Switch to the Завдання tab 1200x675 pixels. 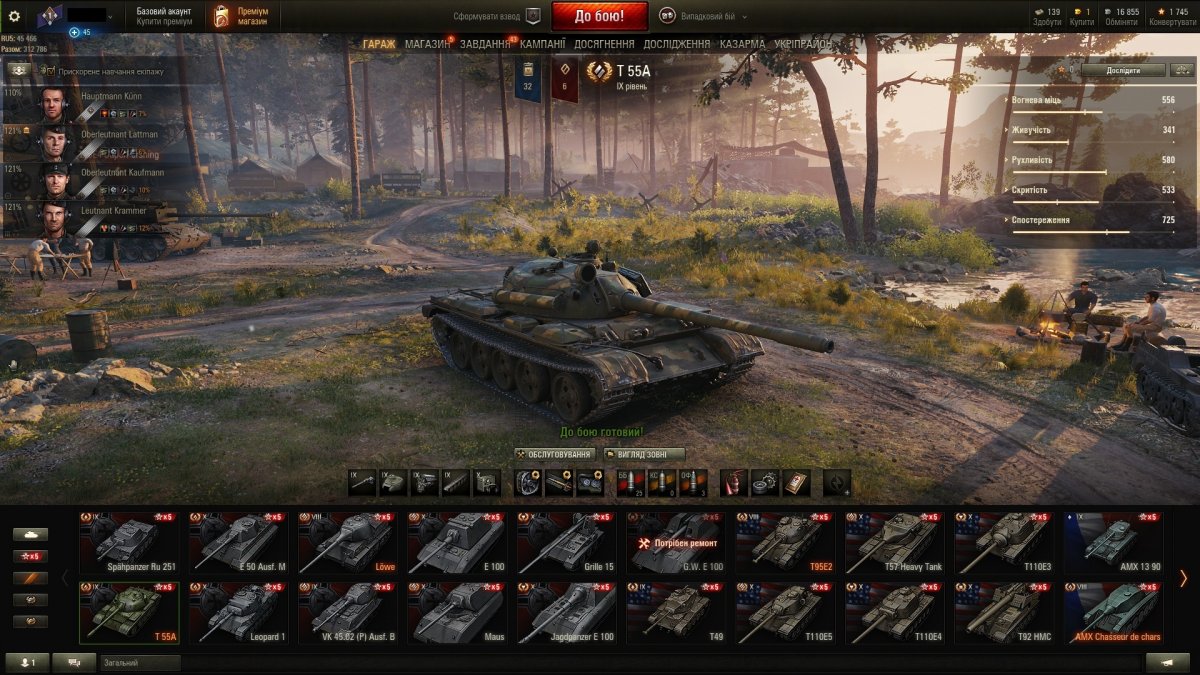[485, 44]
